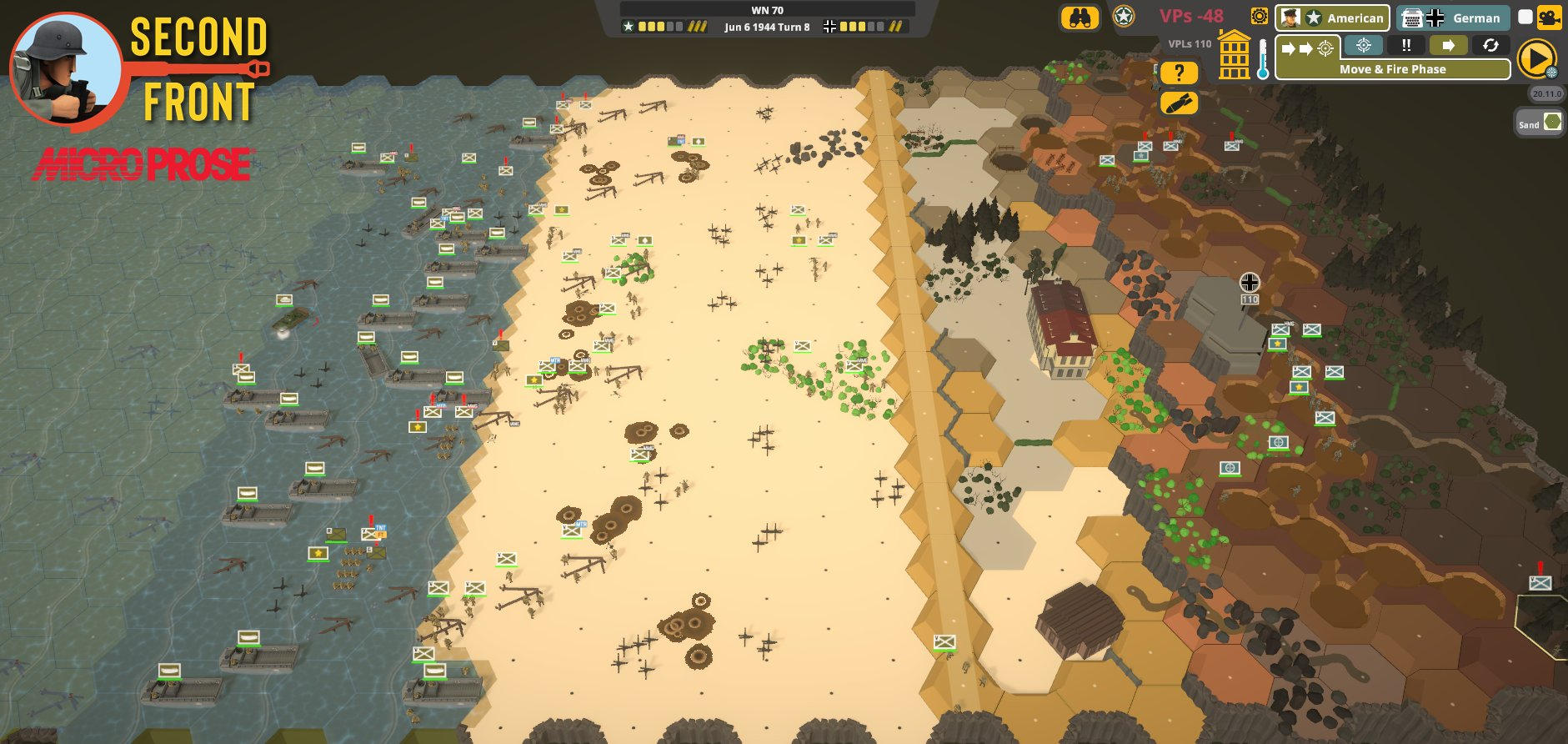Open the binoculars overview tool
This screenshot has height=744, width=1568.
[x=1080, y=18]
